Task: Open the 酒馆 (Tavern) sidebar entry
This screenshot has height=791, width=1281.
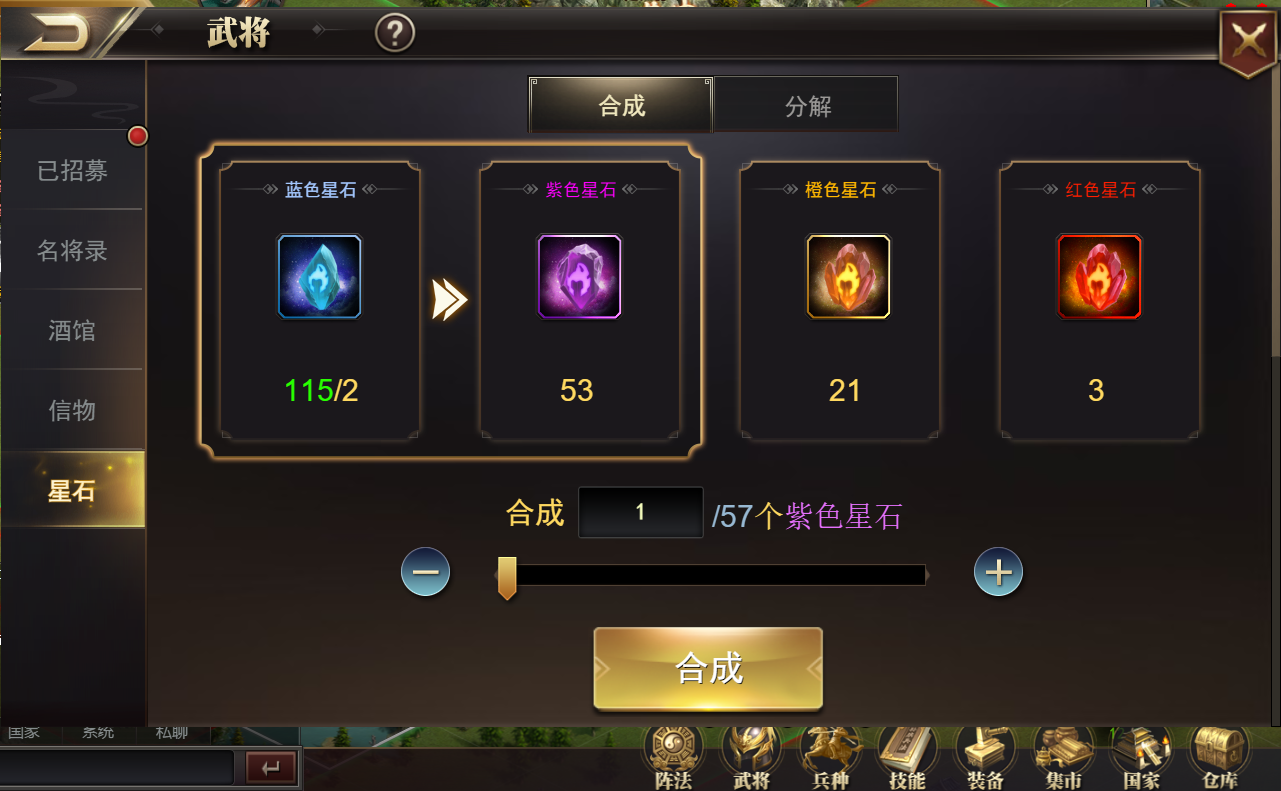Action: tap(70, 330)
